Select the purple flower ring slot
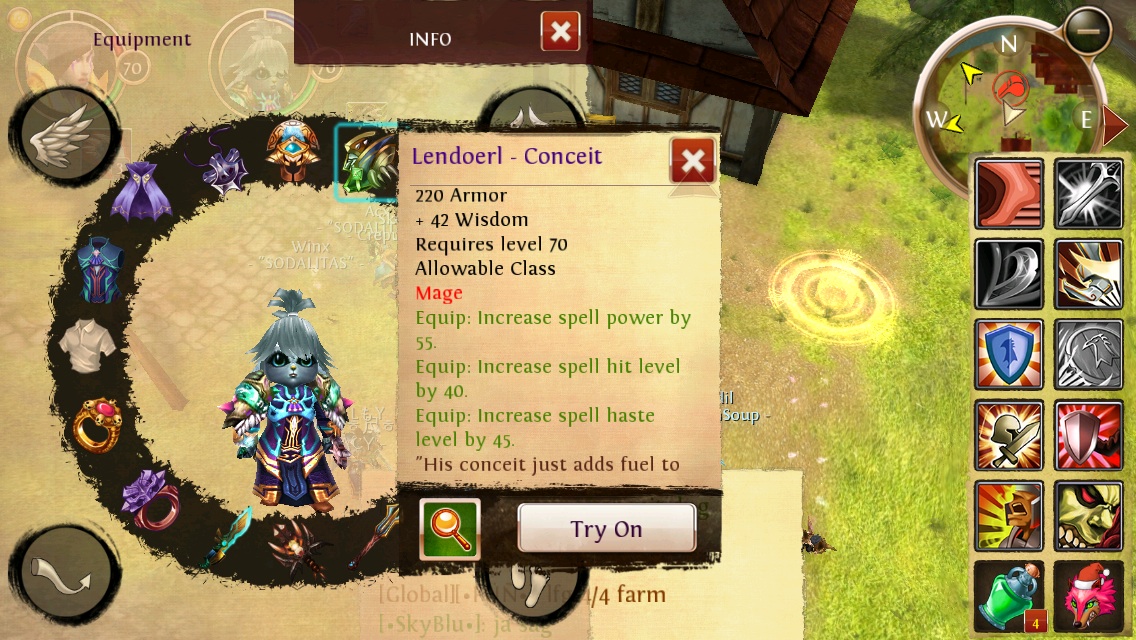The image size is (1136, 640). [148, 500]
